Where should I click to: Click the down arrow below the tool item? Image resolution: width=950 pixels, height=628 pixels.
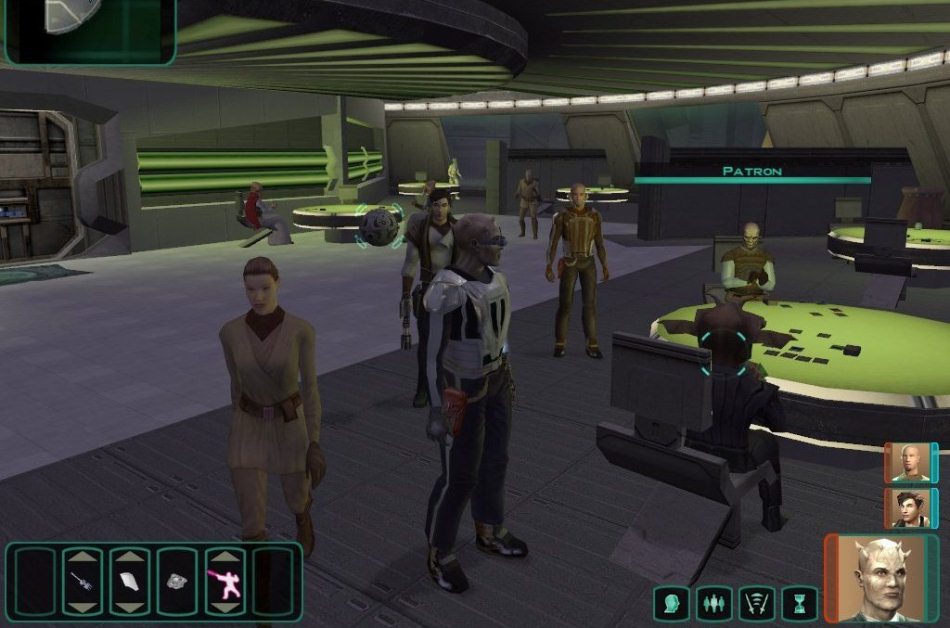click(x=83, y=607)
